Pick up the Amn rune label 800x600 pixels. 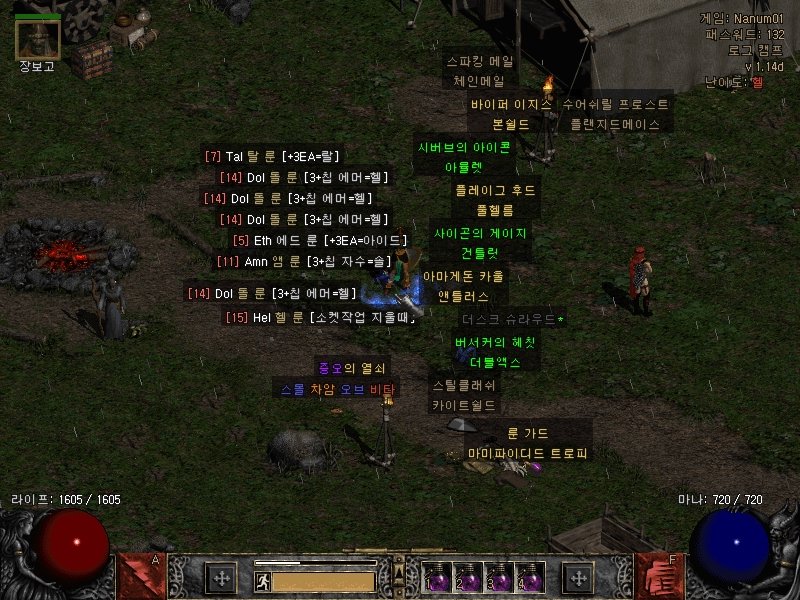click(x=303, y=261)
